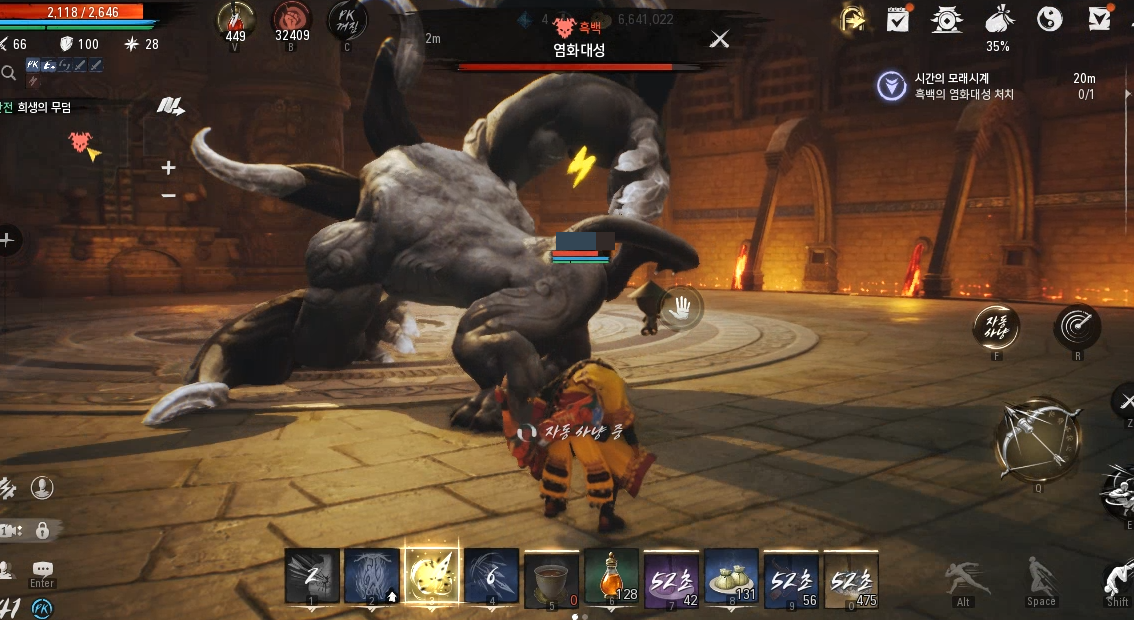Open the coin shop building icon
Screen dimensions: 1134x620
tap(946, 20)
